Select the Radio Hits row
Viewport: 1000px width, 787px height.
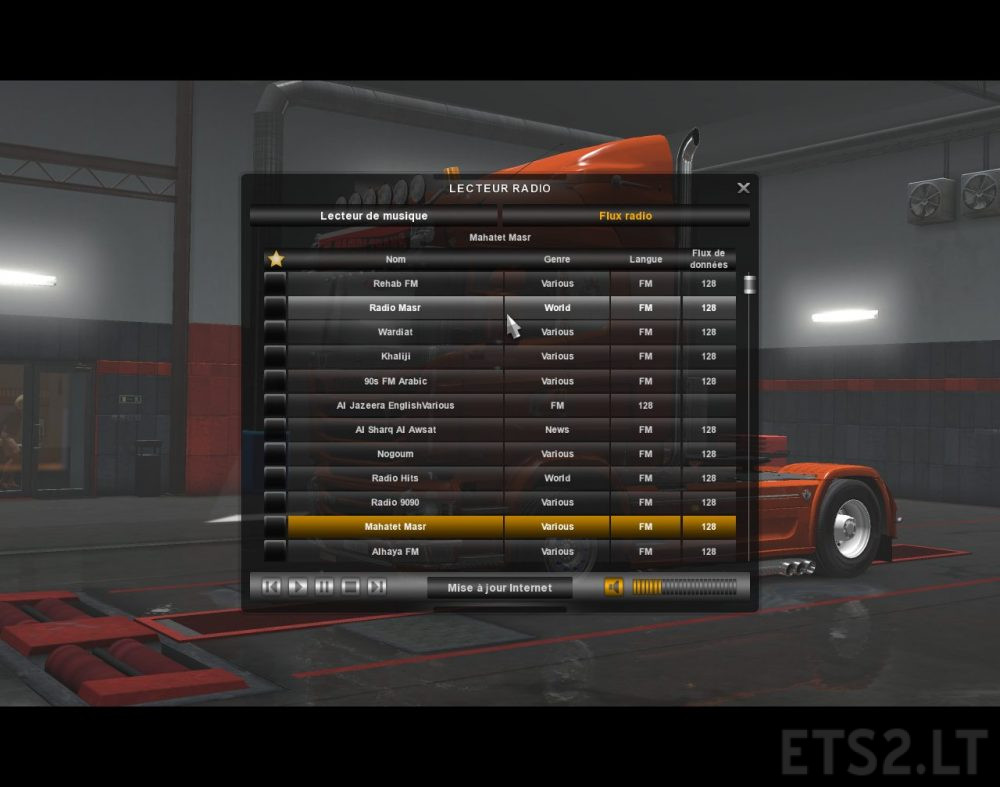[395, 478]
